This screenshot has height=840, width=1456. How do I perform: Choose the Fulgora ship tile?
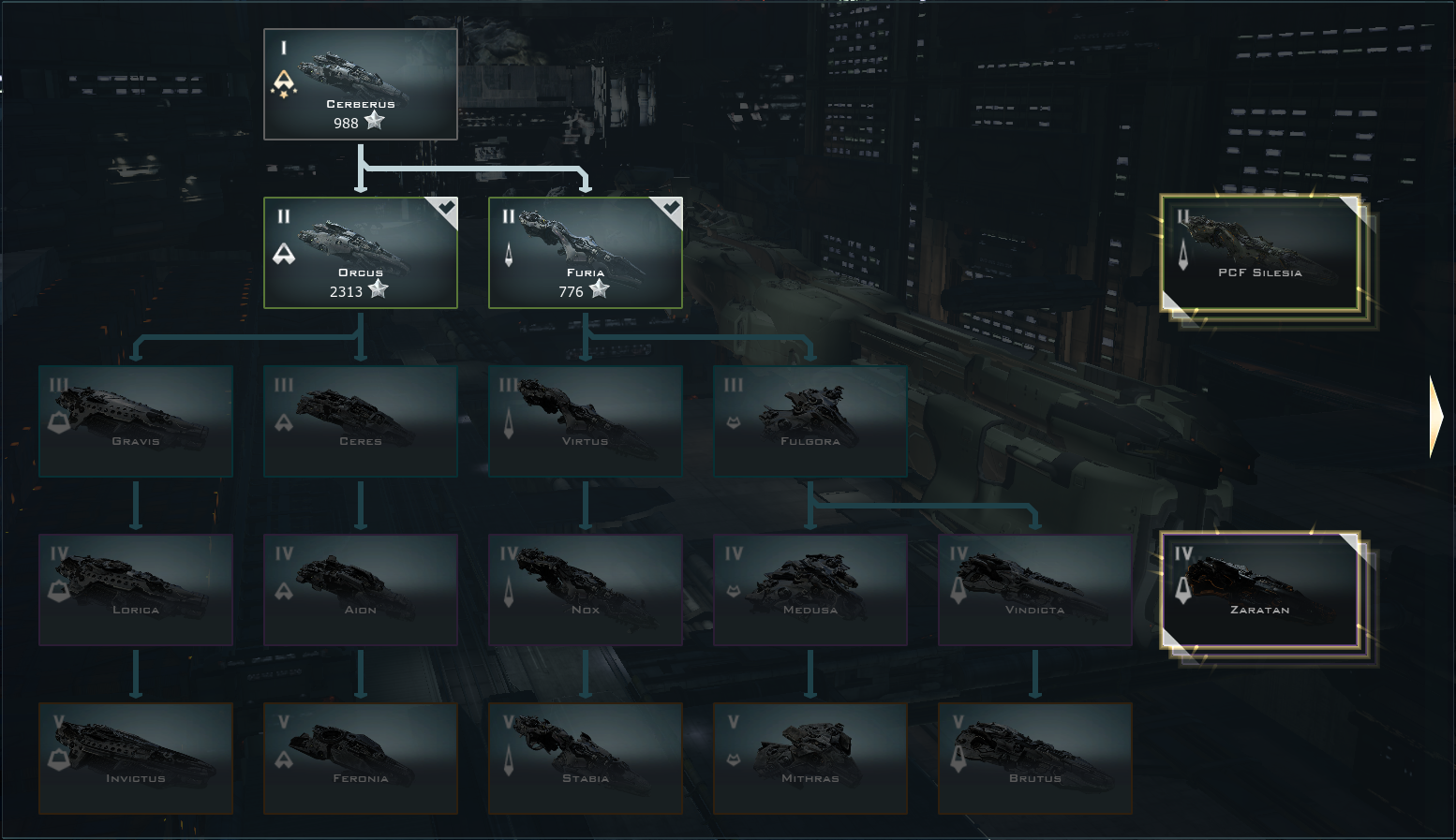pyautogui.click(x=810, y=421)
